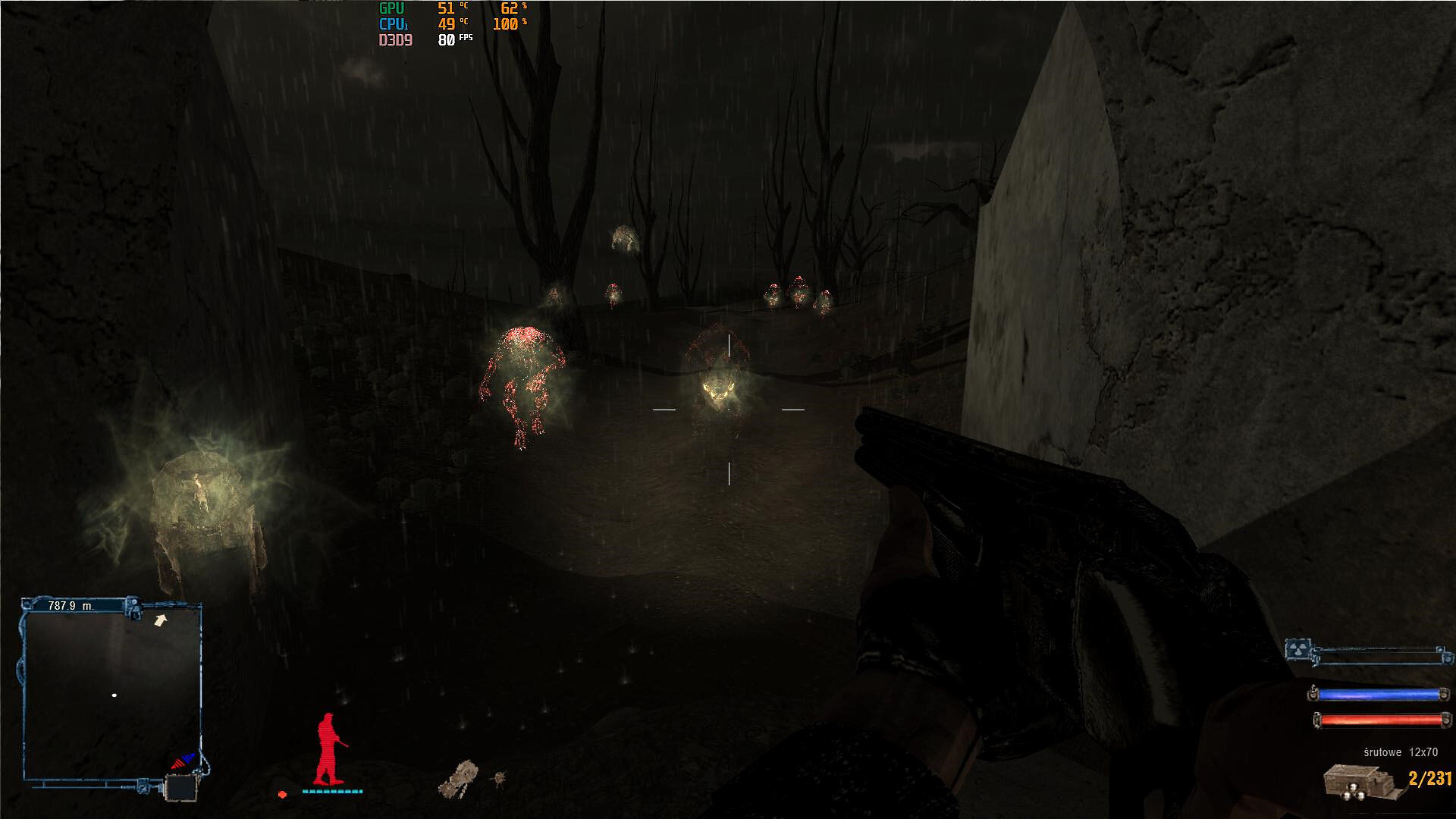This screenshot has height=819, width=1456.
Task: Click the minimap panel
Action: coord(111,694)
